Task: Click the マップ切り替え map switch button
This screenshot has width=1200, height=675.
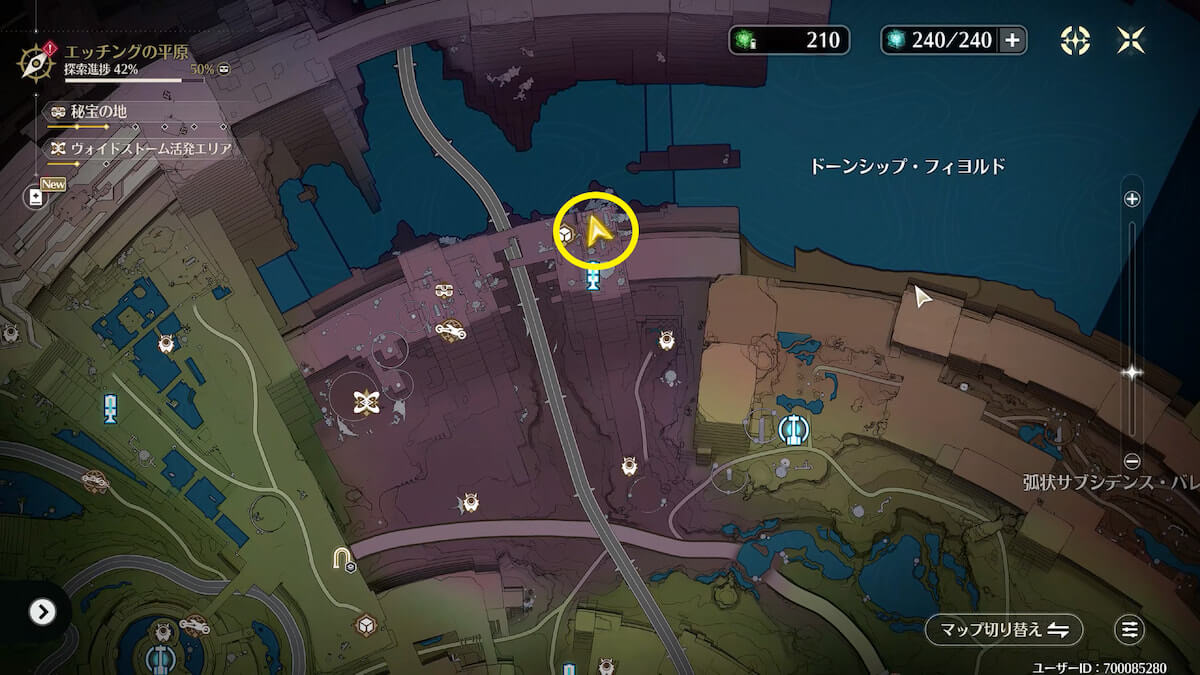Action: pos(1003,630)
